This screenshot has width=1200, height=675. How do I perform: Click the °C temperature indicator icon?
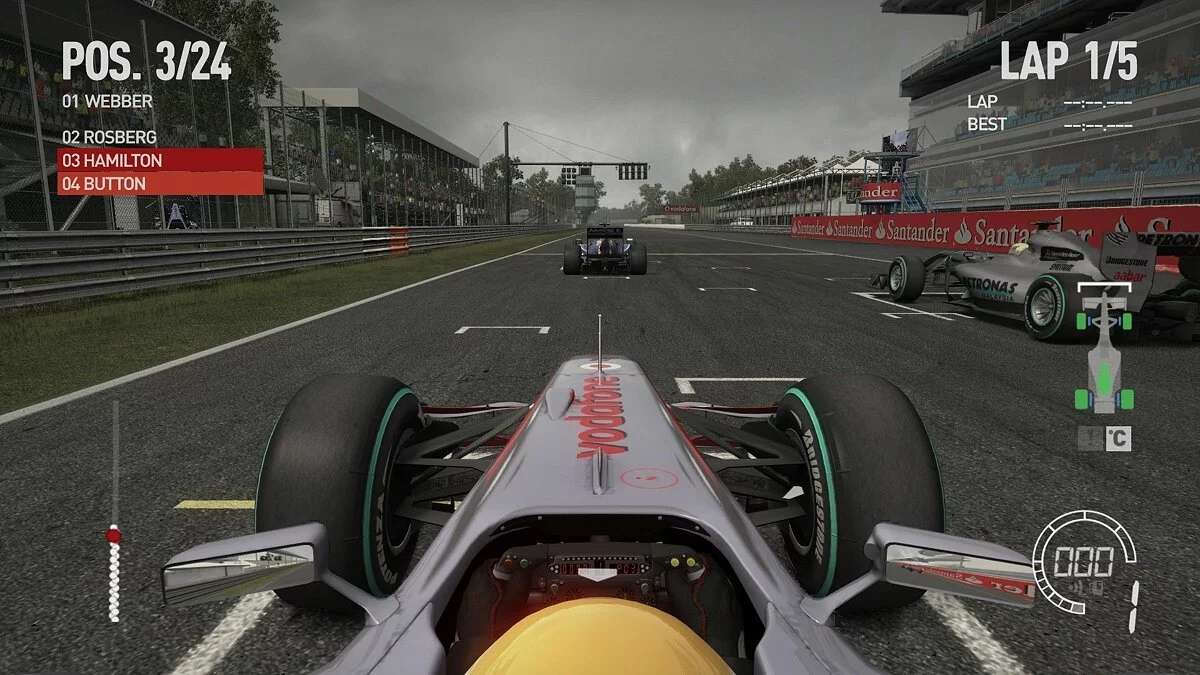[x=1105, y=438]
